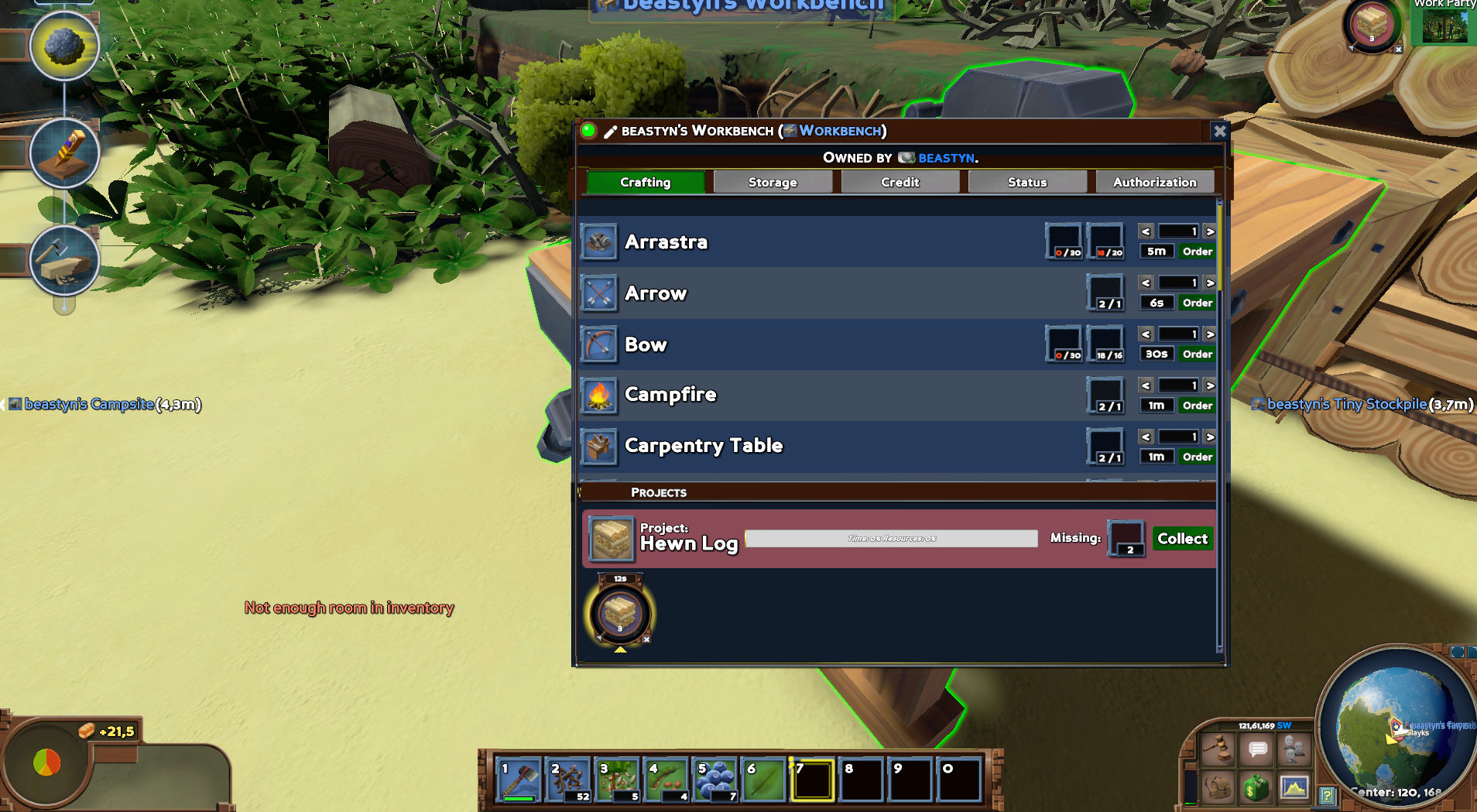Open the graphs statistics icon
Viewport: 1477px width, 812px height.
click(x=1294, y=788)
